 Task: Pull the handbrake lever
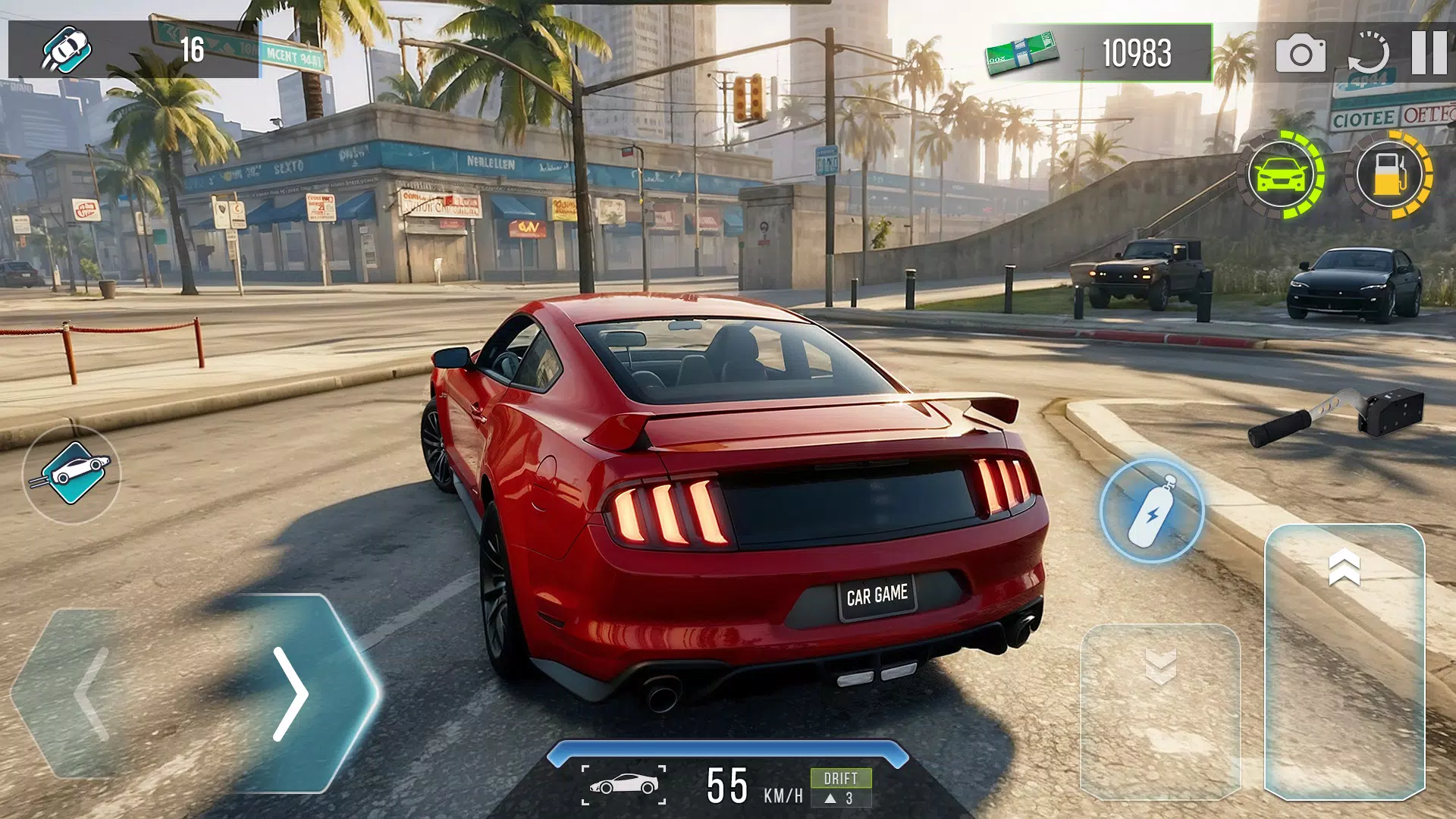(1336, 416)
